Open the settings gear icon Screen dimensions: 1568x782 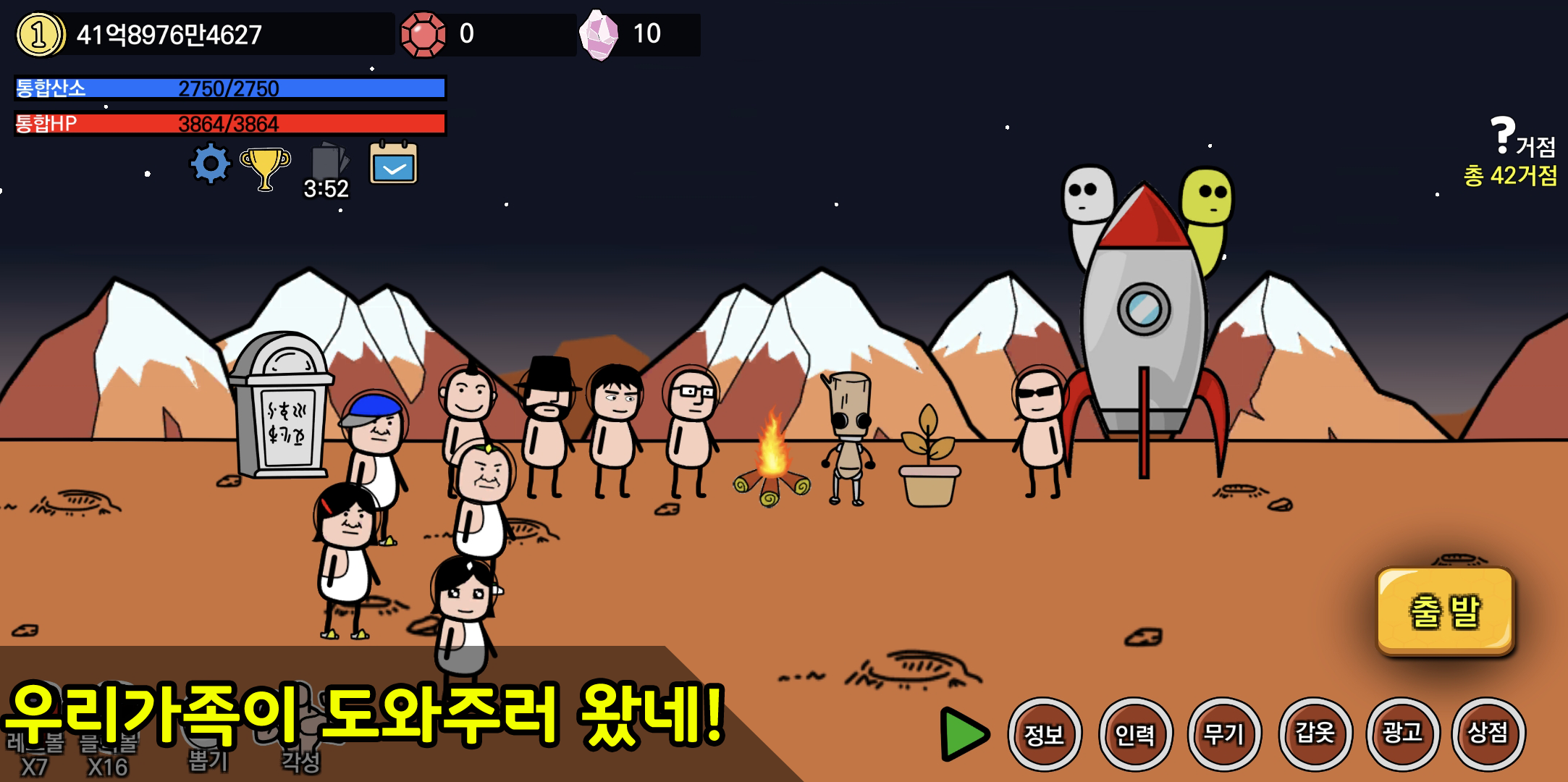209,163
